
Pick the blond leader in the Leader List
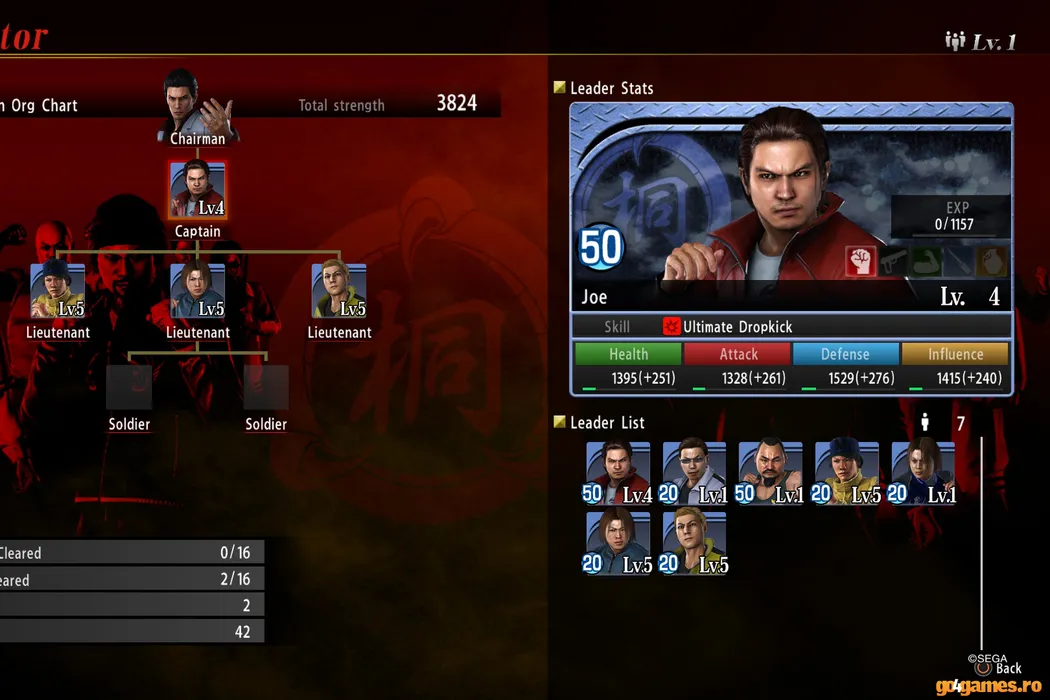coord(694,543)
